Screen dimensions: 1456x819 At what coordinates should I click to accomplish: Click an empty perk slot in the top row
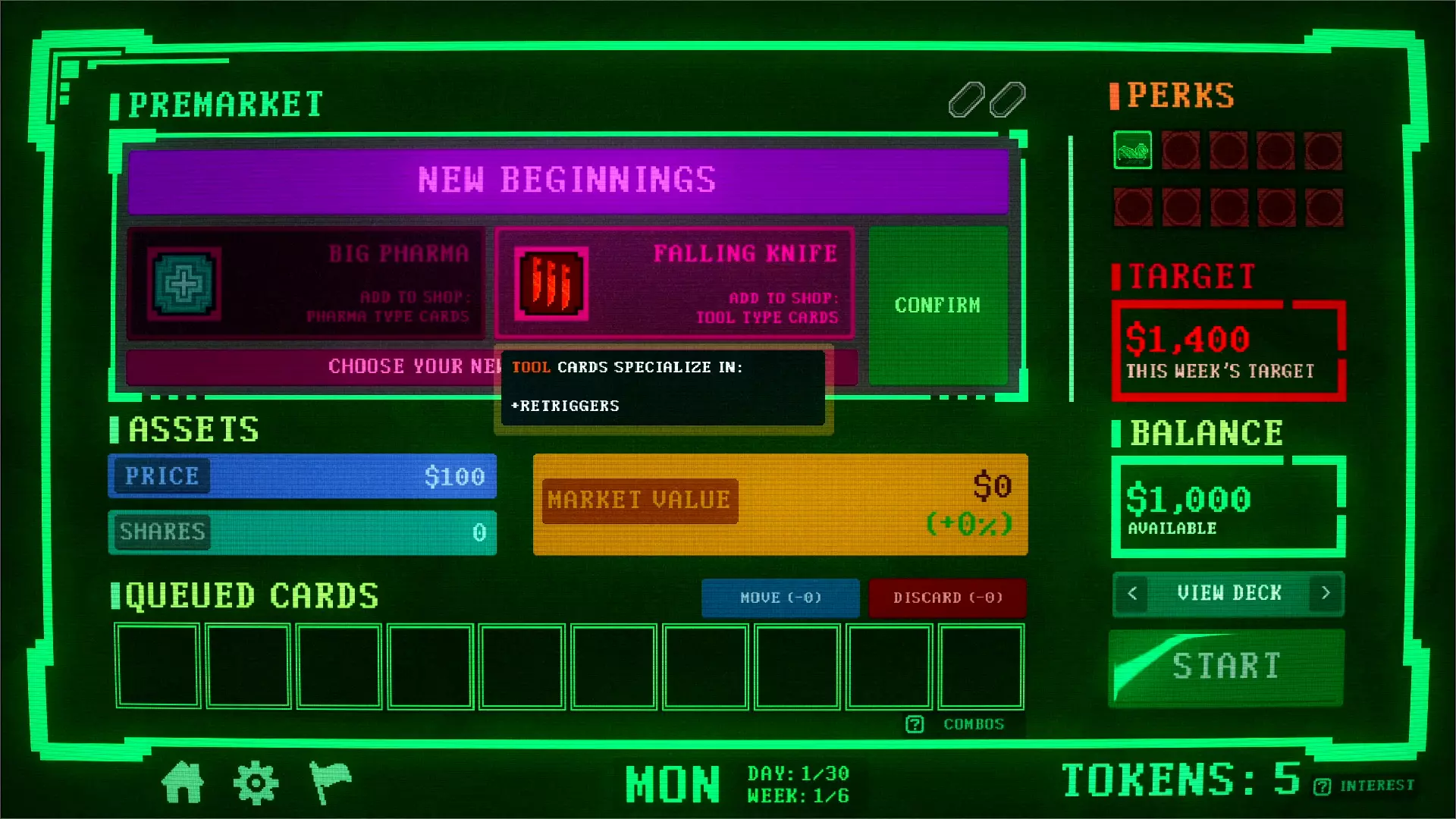click(x=1181, y=150)
